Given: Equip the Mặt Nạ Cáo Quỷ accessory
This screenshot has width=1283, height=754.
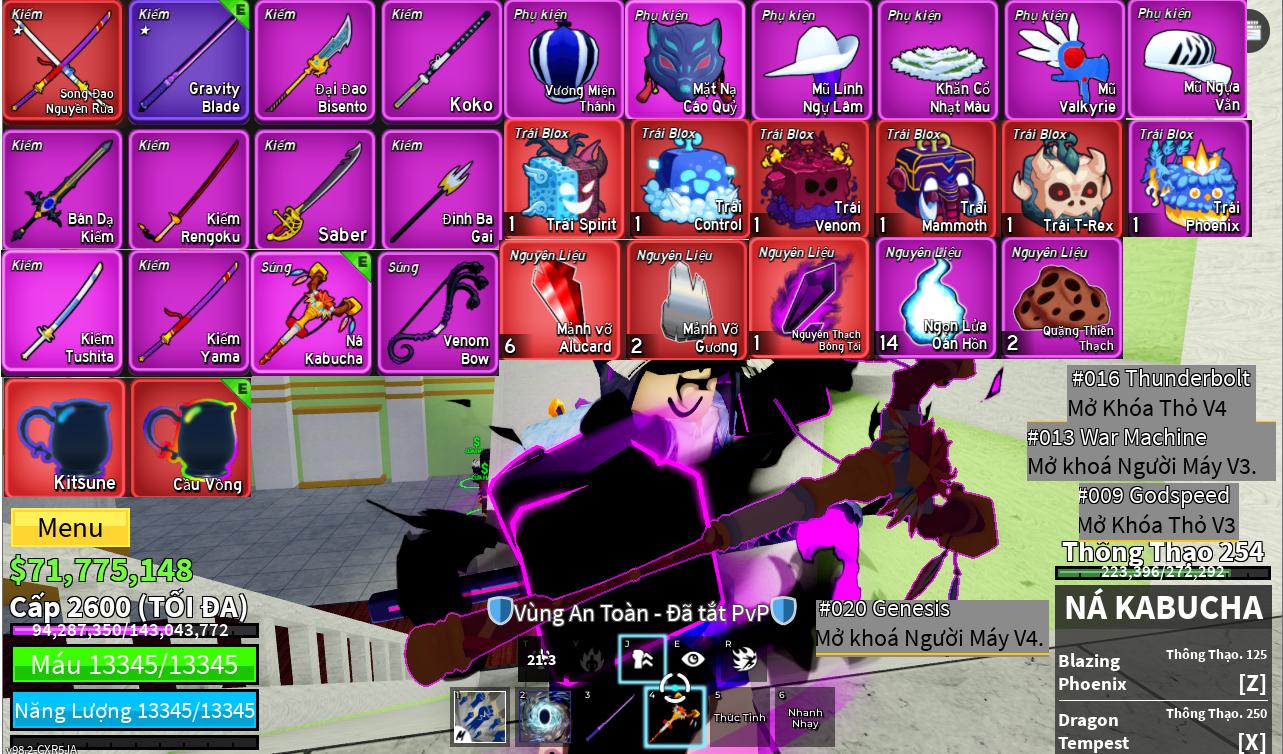Looking at the screenshot, I should (x=685, y=61).
